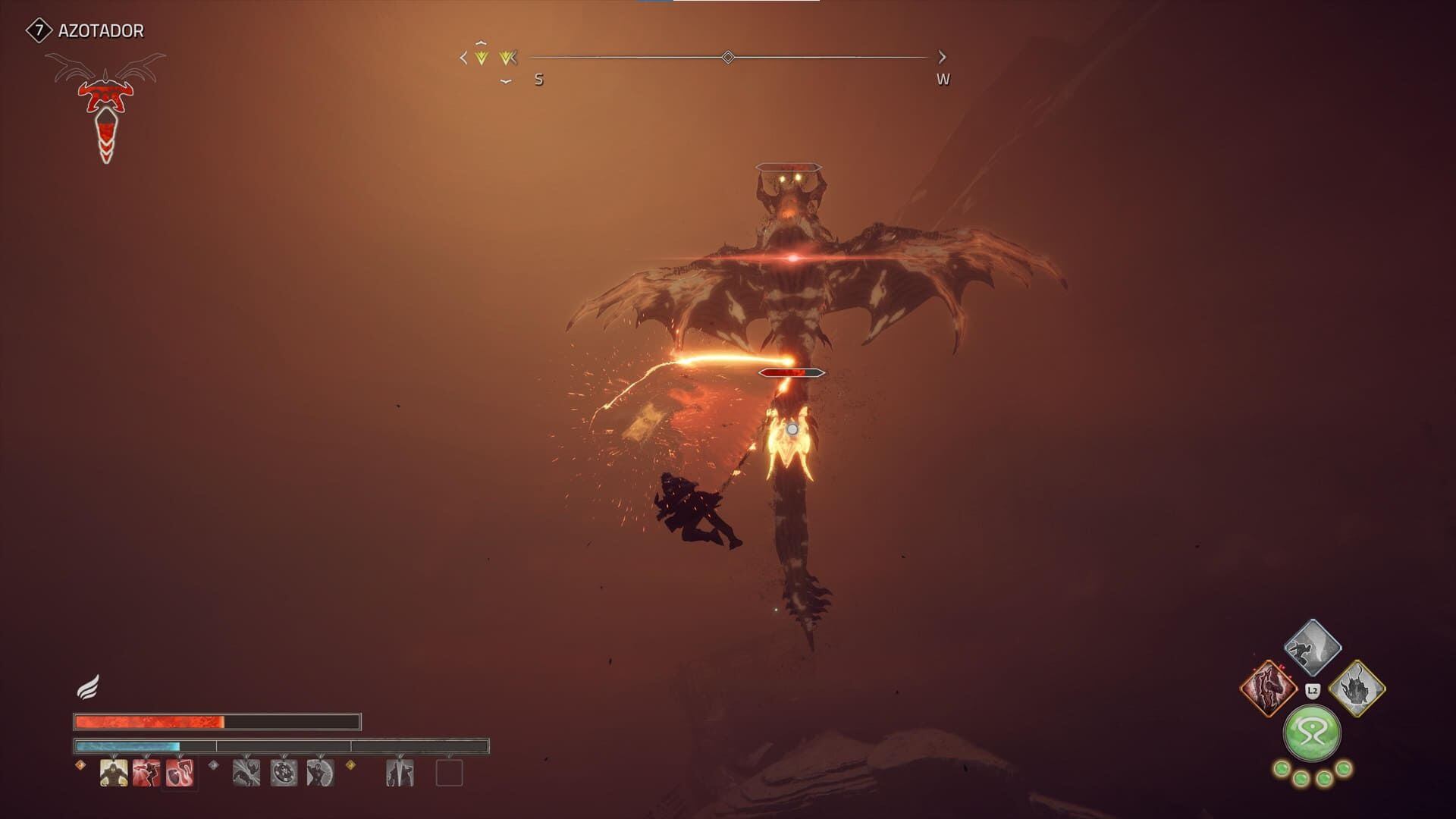
Task: Use the green healing orb
Action: click(1312, 733)
